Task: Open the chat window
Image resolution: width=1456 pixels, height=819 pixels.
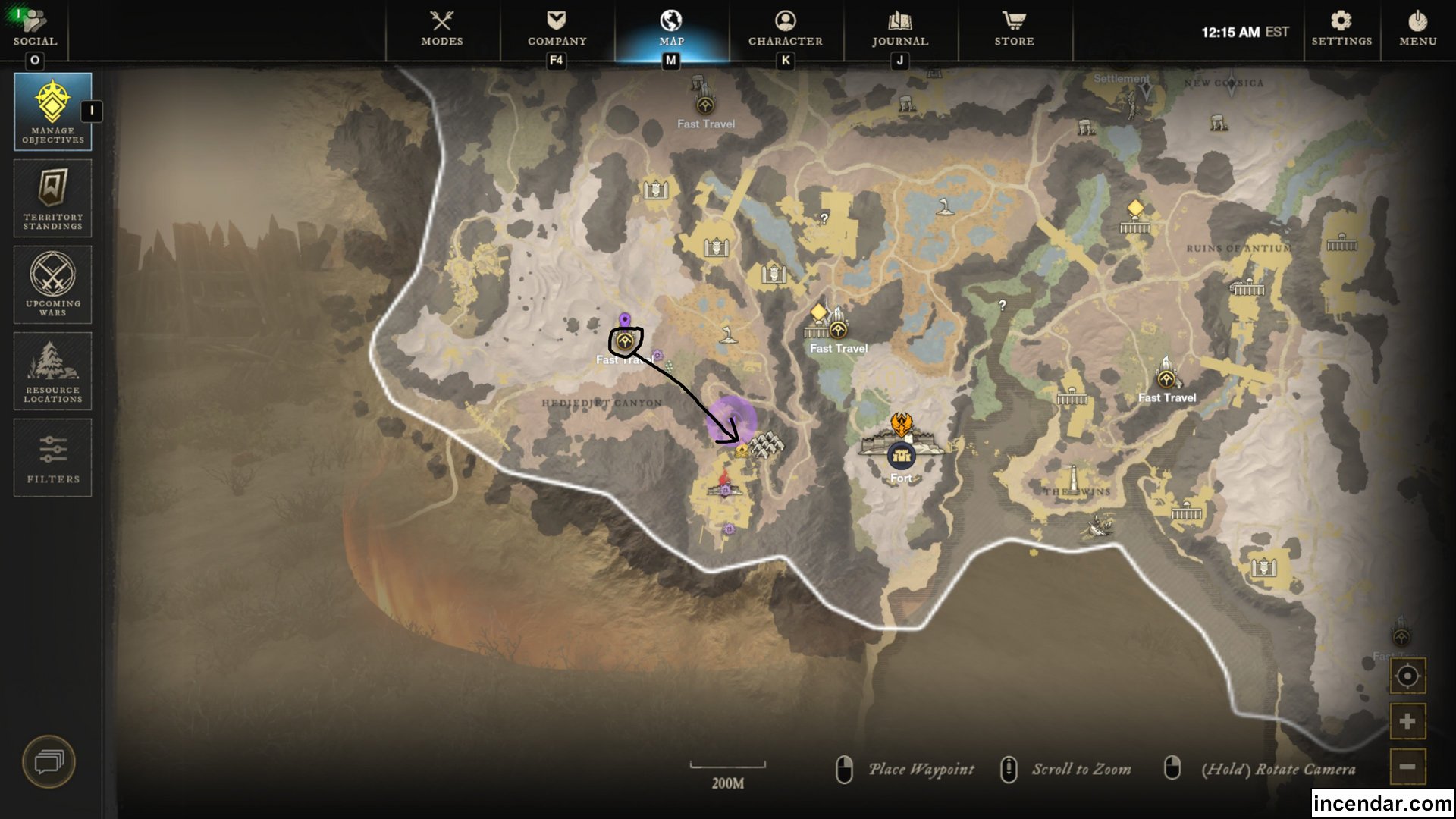Action: (x=50, y=763)
